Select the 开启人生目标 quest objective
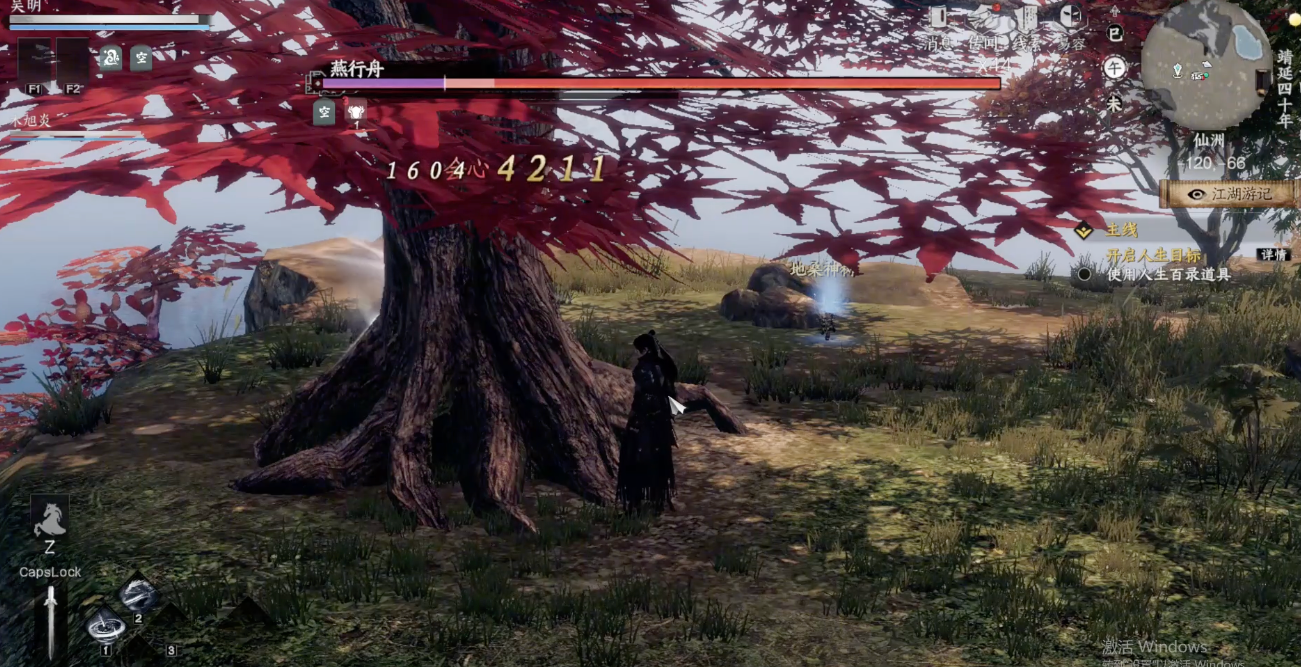 [x=1153, y=255]
